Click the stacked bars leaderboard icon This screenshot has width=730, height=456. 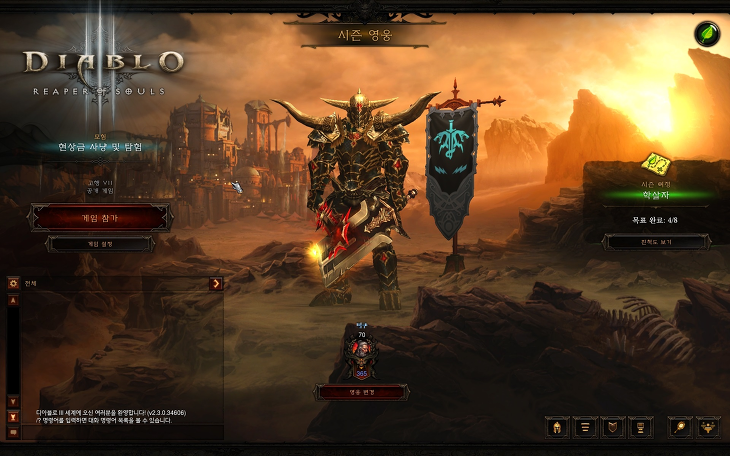(586, 427)
